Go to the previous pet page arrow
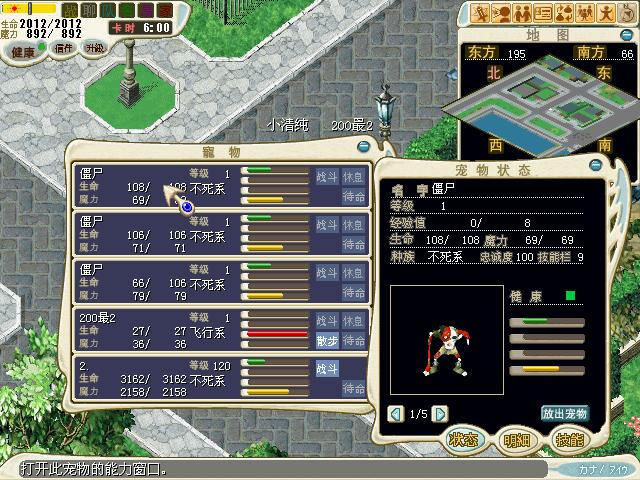 [x=396, y=413]
